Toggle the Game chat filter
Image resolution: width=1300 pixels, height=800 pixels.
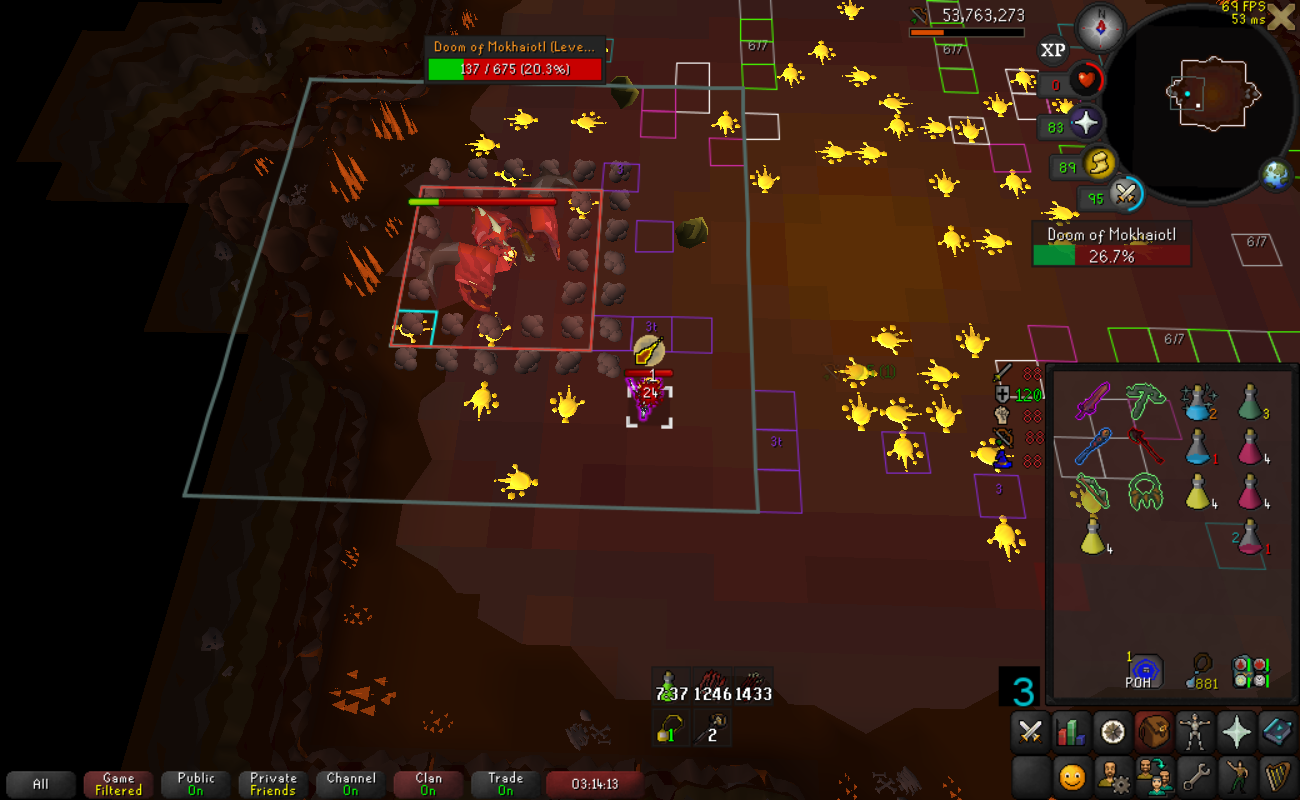pyautogui.click(x=118, y=784)
